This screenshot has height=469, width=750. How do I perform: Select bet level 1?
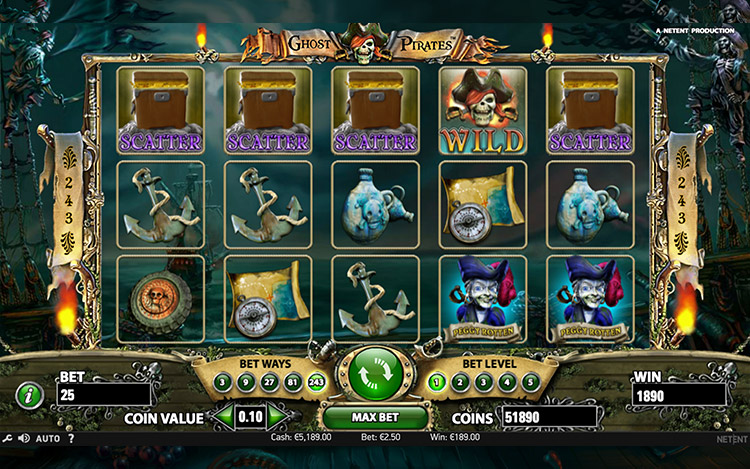437,381
